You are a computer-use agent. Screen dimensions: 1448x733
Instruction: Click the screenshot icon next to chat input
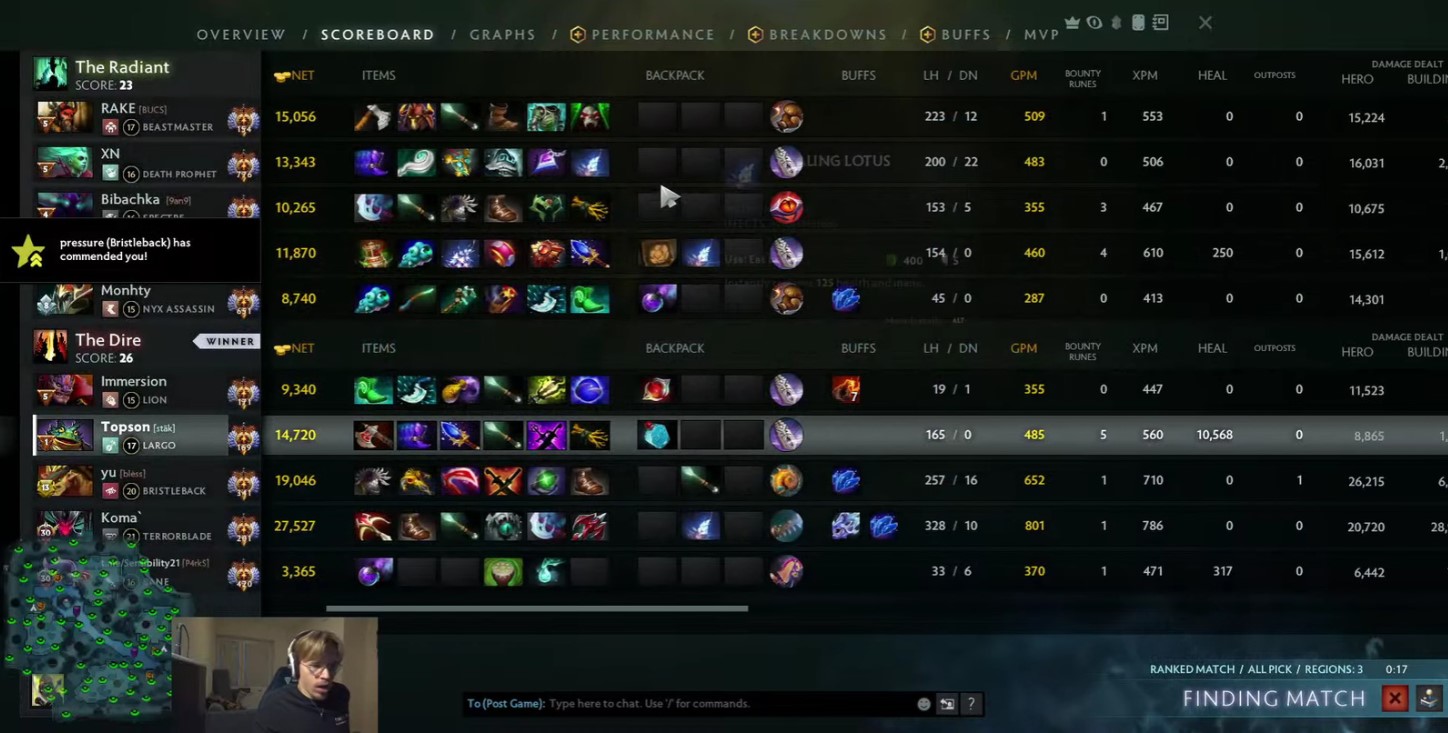(x=947, y=703)
